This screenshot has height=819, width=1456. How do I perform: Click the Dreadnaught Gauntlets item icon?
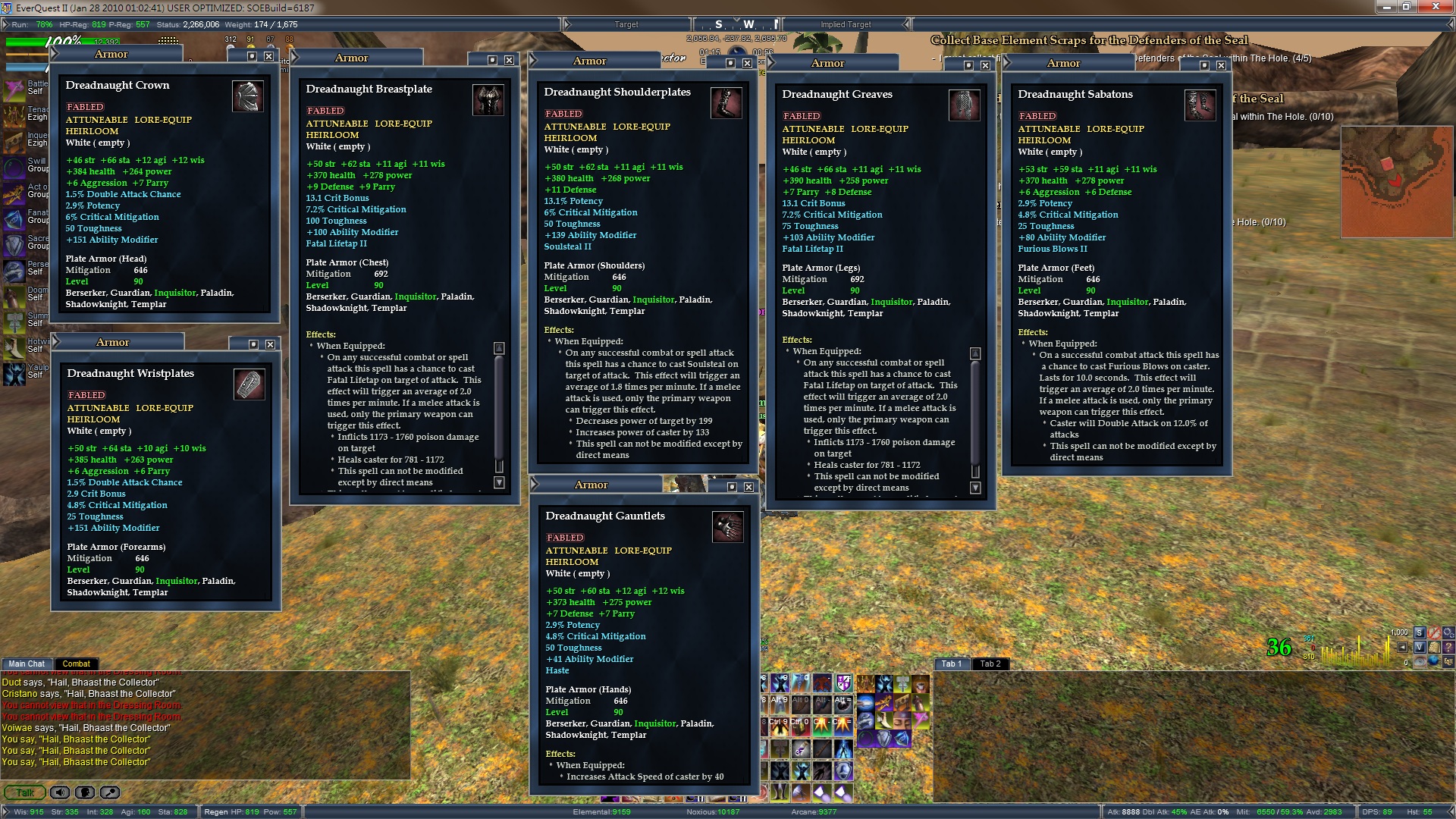point(727,527)
